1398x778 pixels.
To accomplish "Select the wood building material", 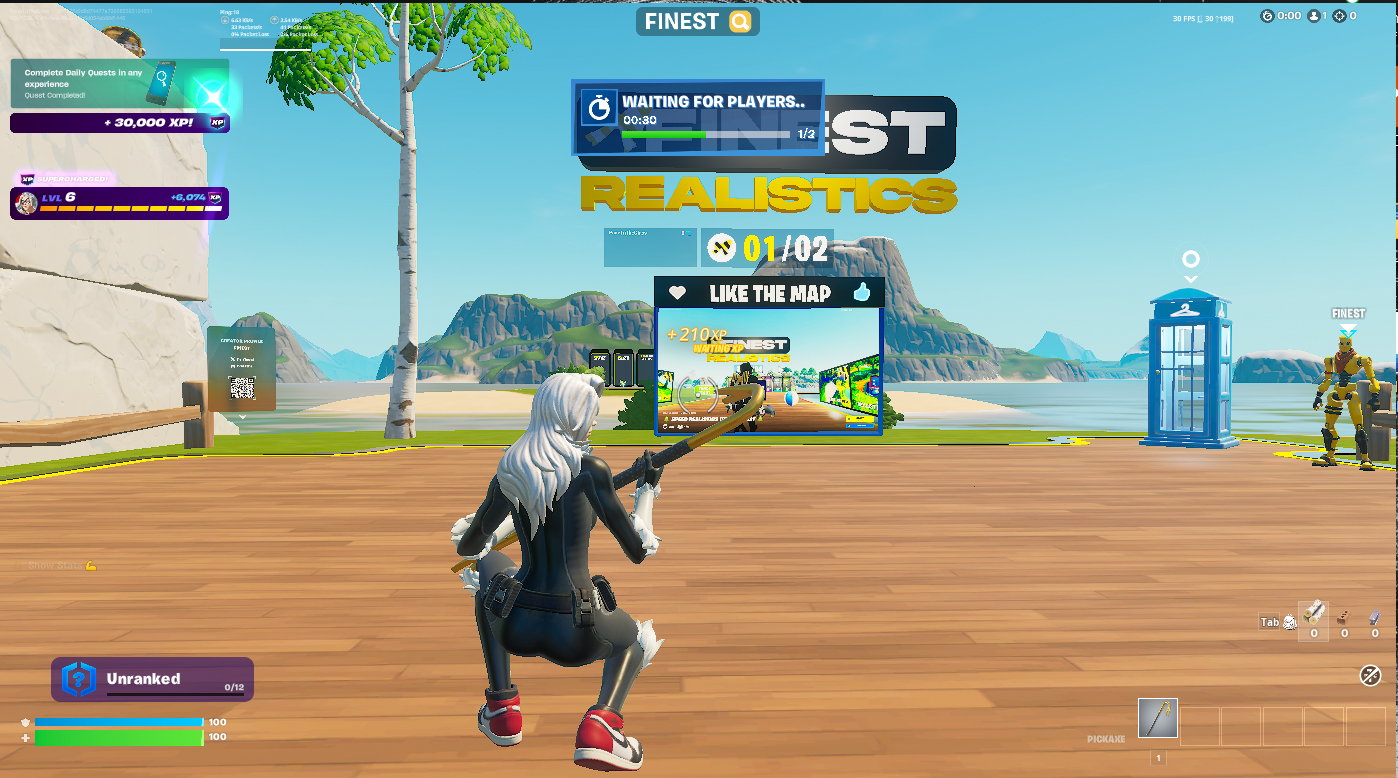I will pos(1313,612).
